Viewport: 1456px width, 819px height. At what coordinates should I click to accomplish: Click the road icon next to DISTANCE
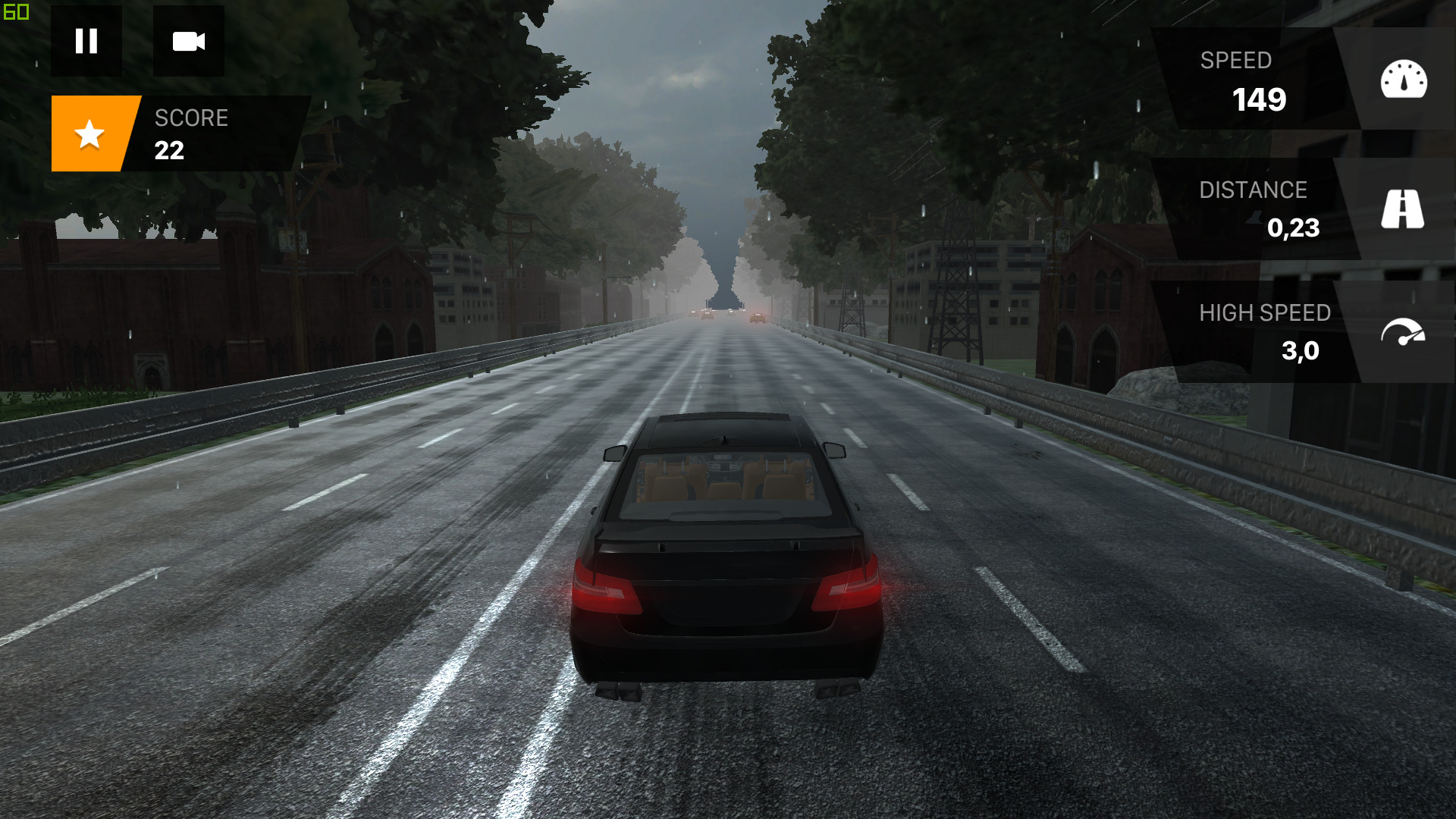click(1402, 209)
